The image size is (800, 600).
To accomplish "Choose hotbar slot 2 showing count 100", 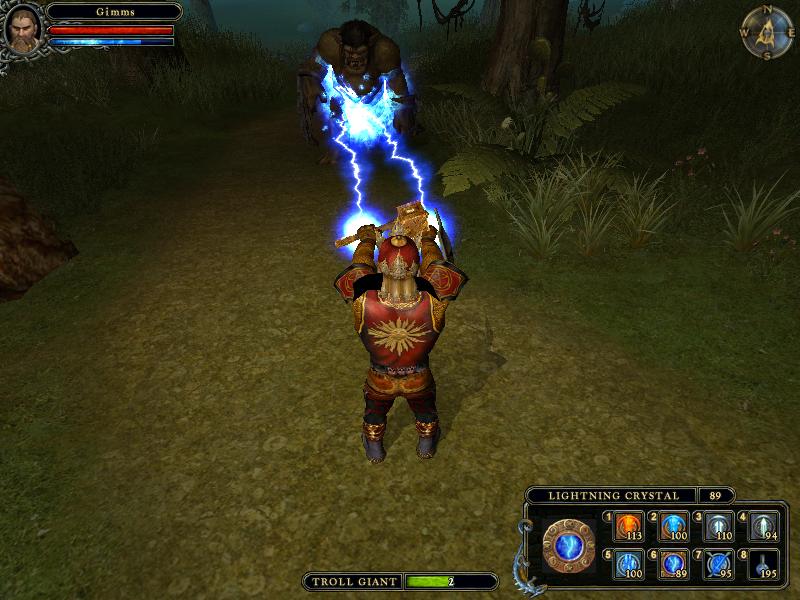I will 674,526.
